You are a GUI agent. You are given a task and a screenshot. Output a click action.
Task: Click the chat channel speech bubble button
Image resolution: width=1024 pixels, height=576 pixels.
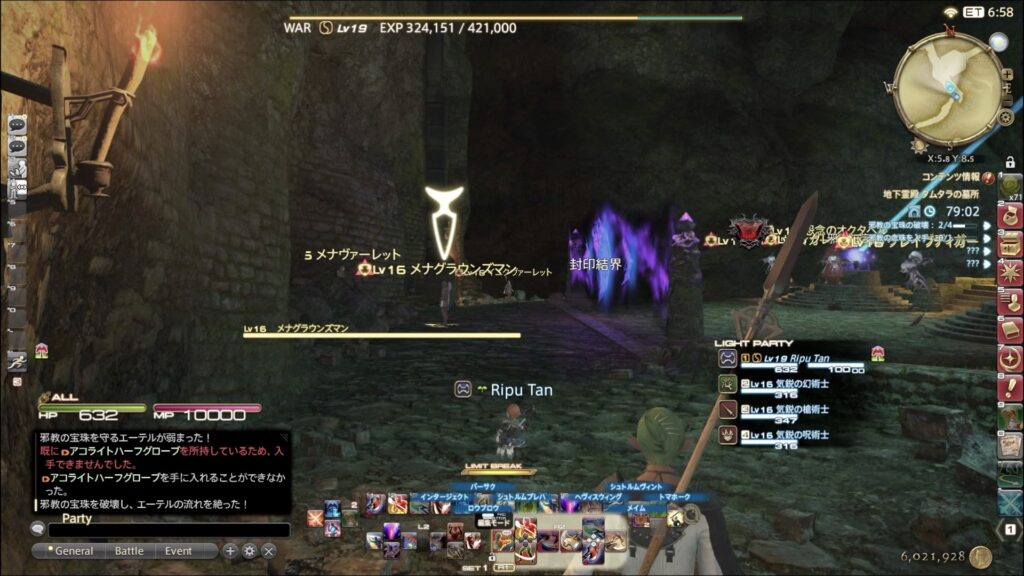click(39, 530)
